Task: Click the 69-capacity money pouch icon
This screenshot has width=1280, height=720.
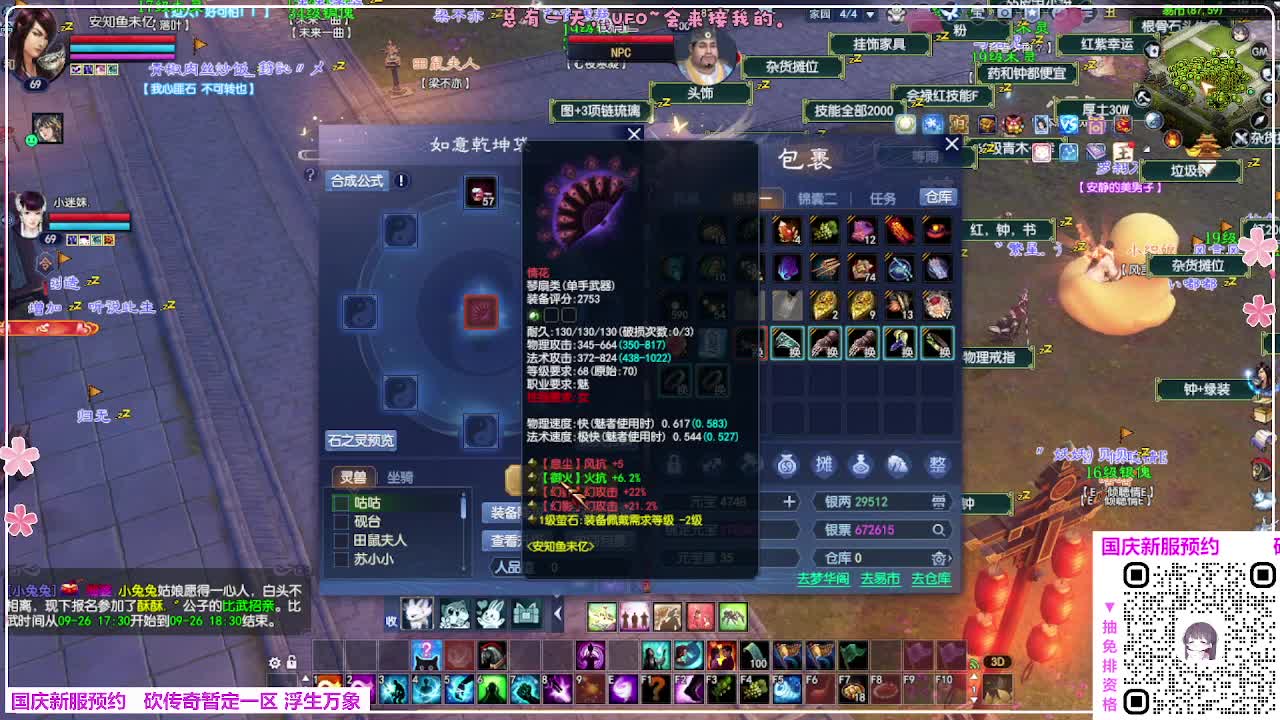Action: 786,465
